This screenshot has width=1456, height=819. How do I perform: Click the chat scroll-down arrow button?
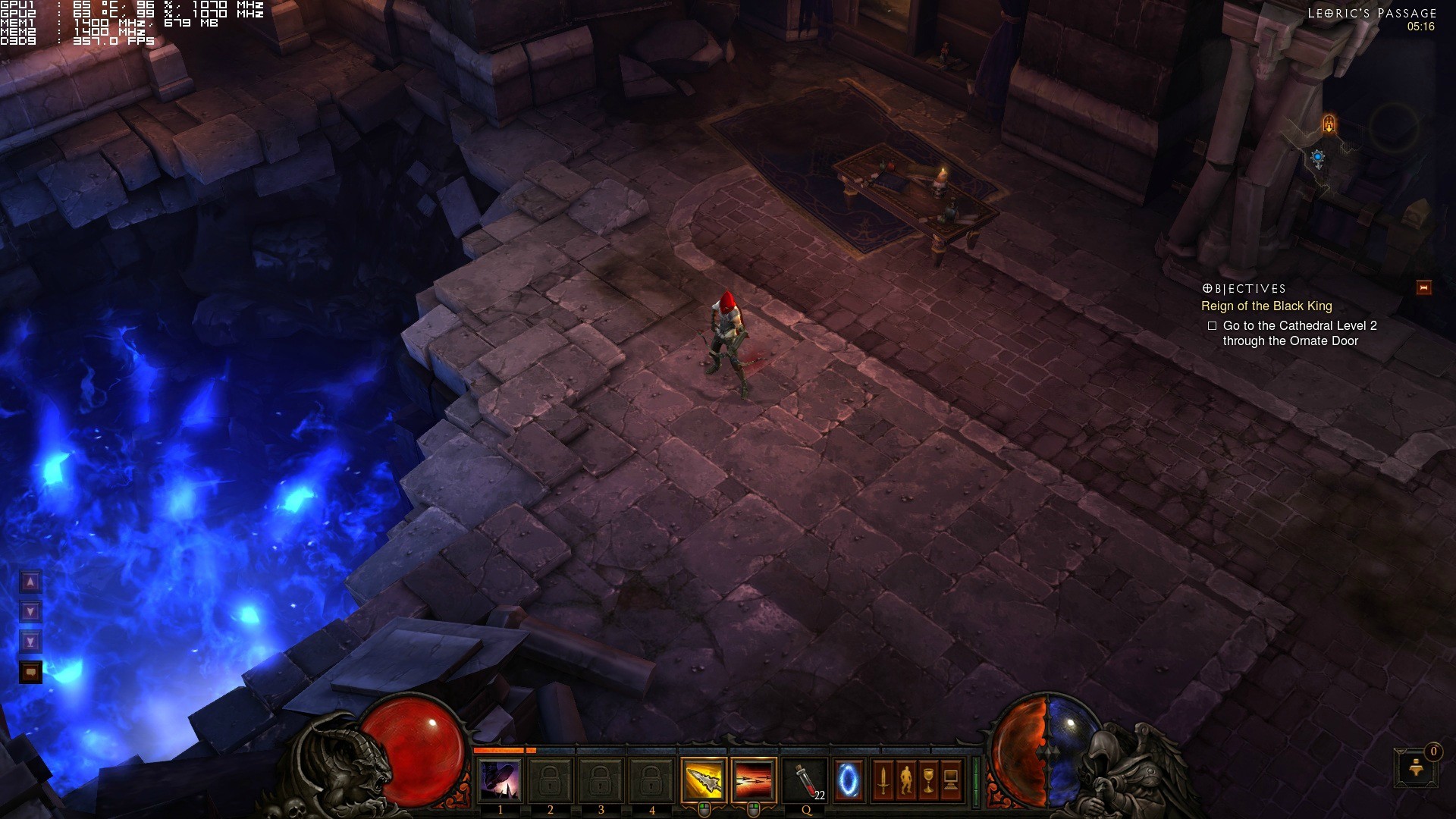pyautogui.click(x=30, y=612)
